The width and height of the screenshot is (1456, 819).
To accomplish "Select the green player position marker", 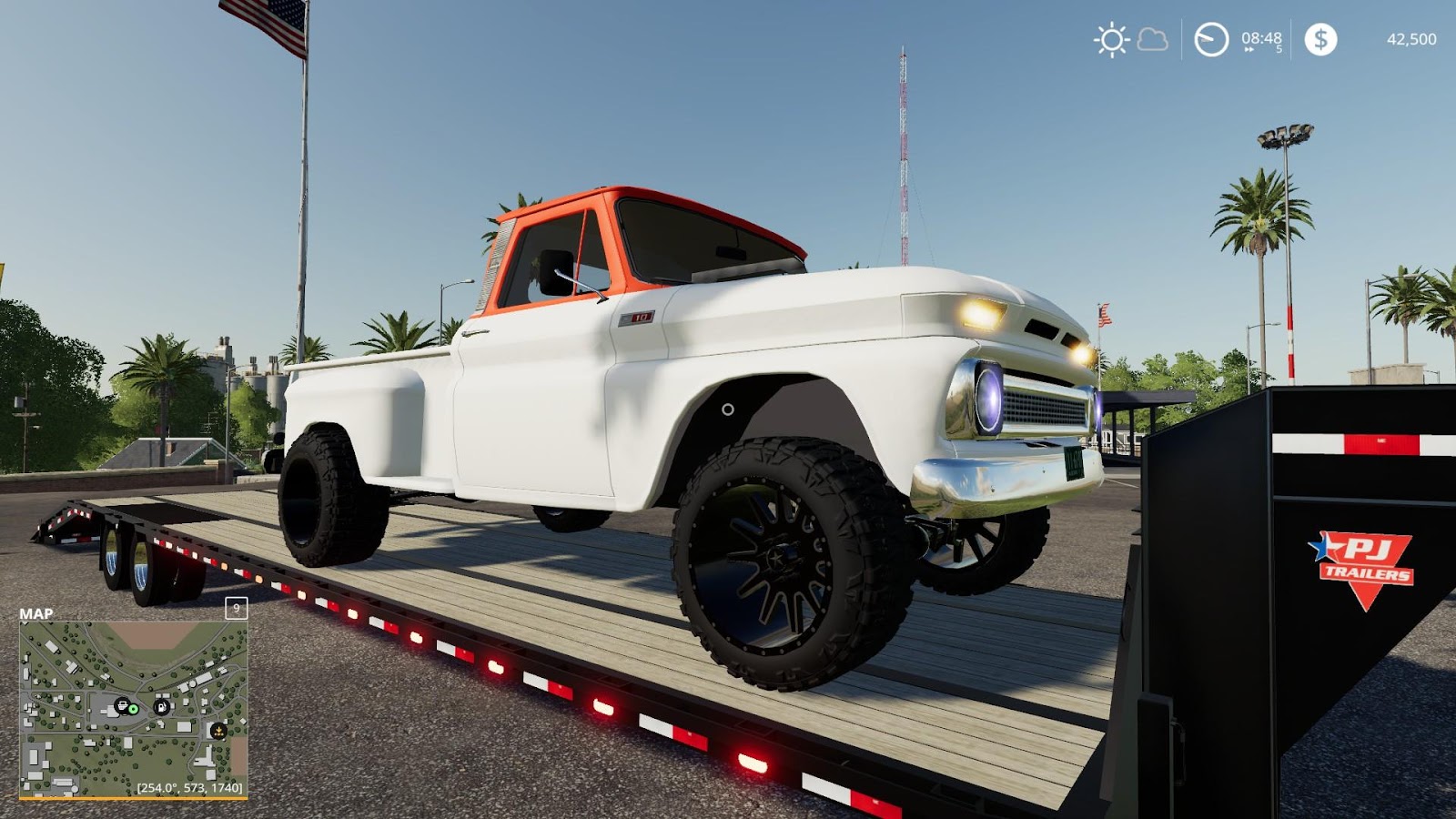I will pyautogui.click(x=133, y=710).
